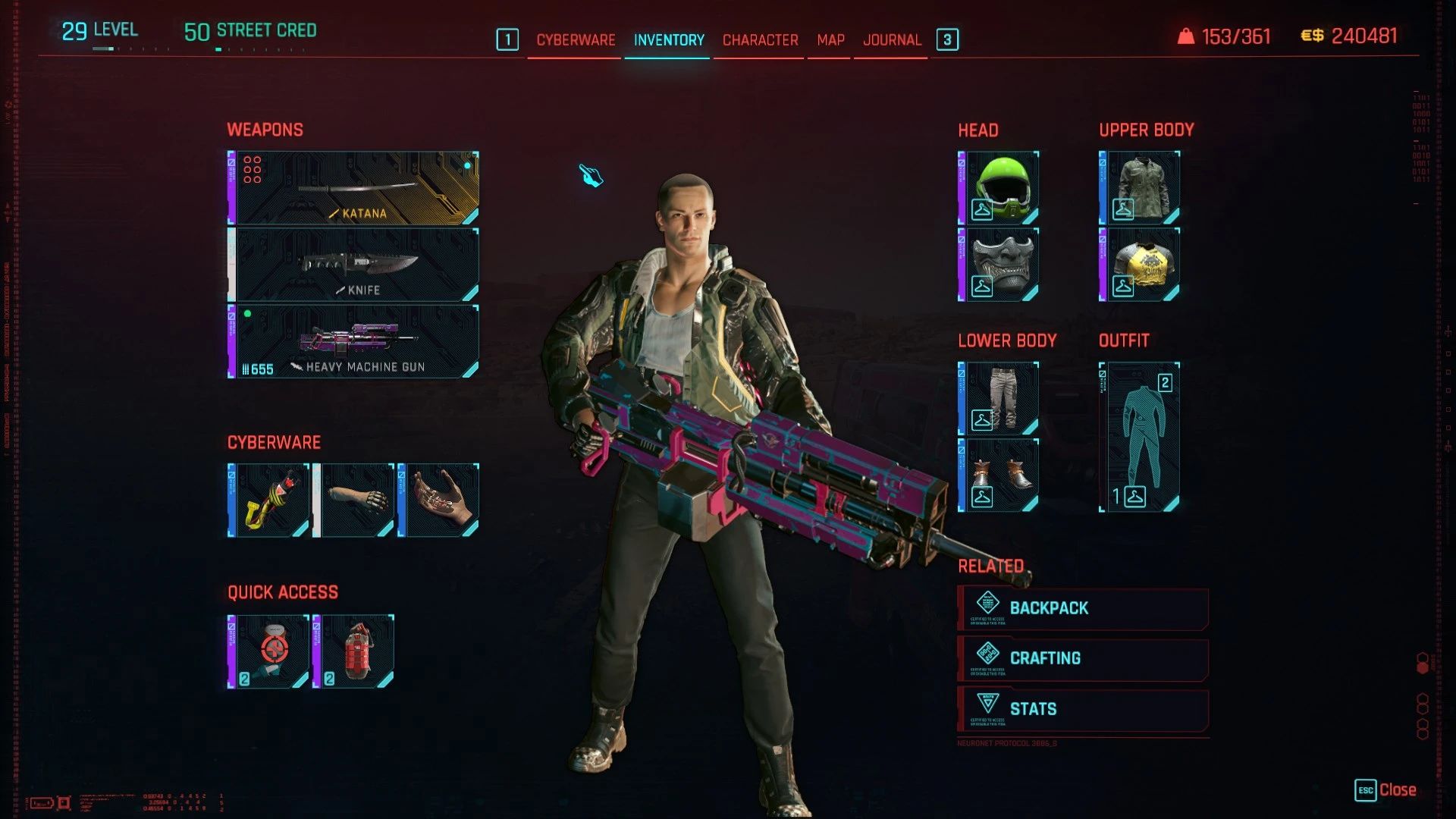Open the Crafting menu

[x=1082, y=658]
